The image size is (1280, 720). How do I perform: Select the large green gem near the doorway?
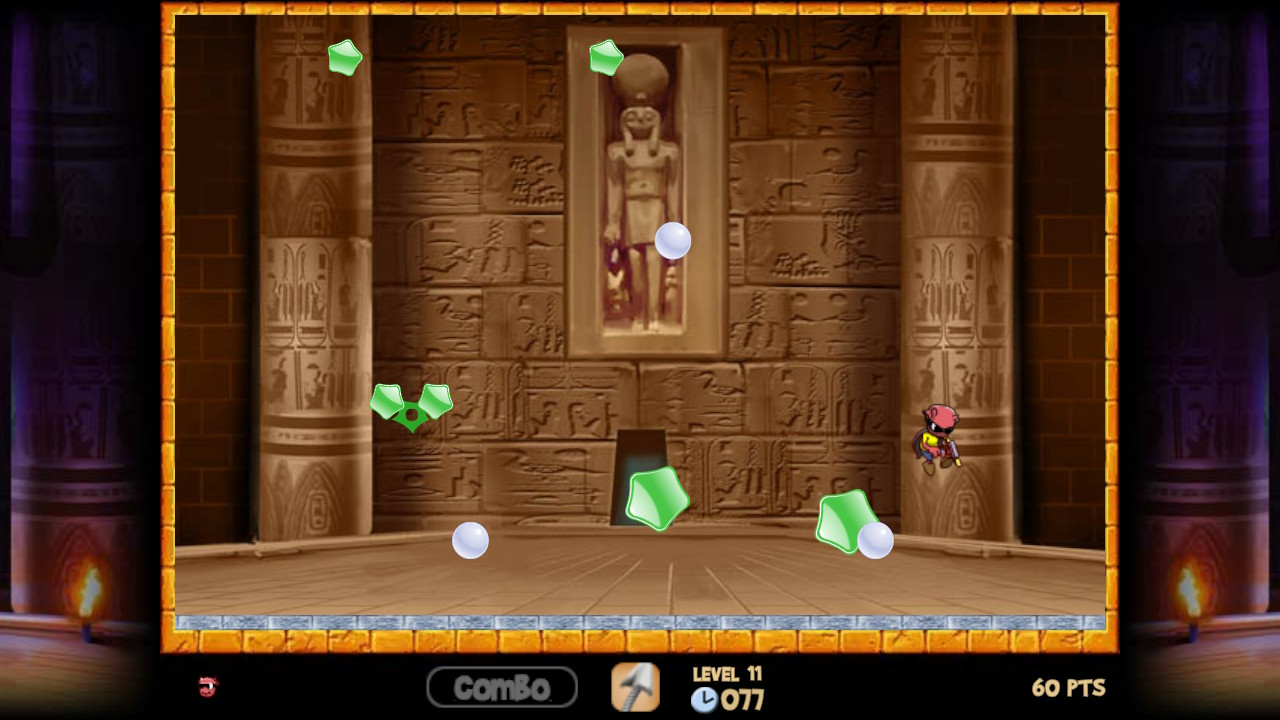tap(655, 497)
